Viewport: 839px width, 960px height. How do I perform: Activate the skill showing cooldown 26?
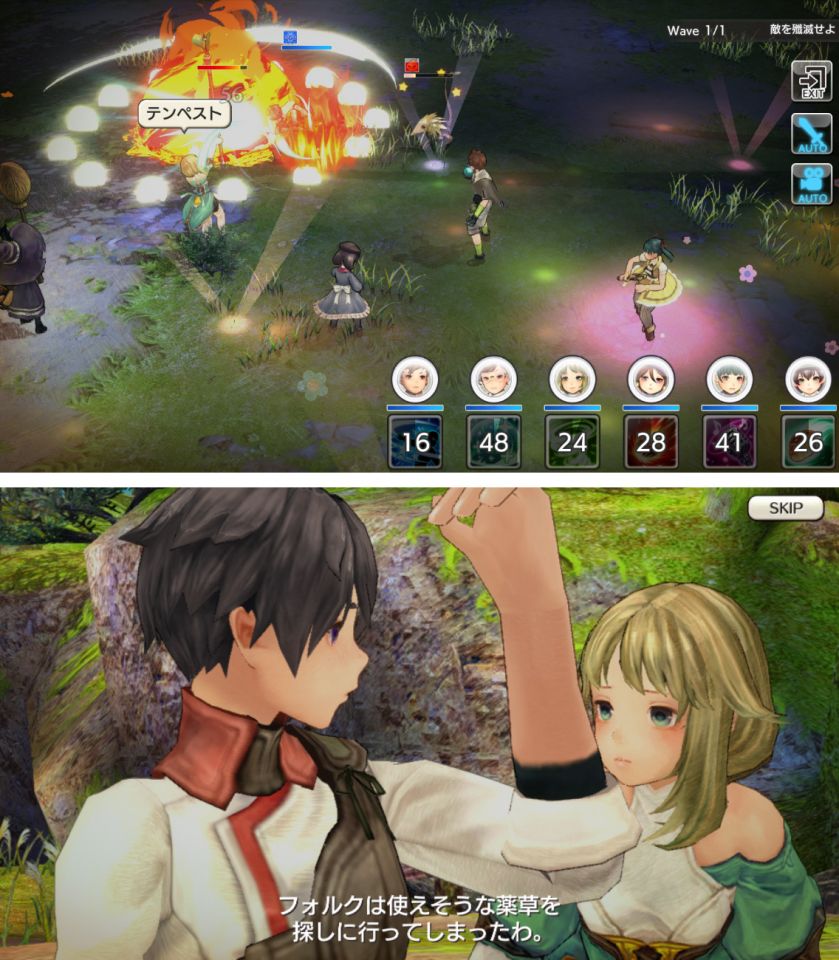[807, 441]
